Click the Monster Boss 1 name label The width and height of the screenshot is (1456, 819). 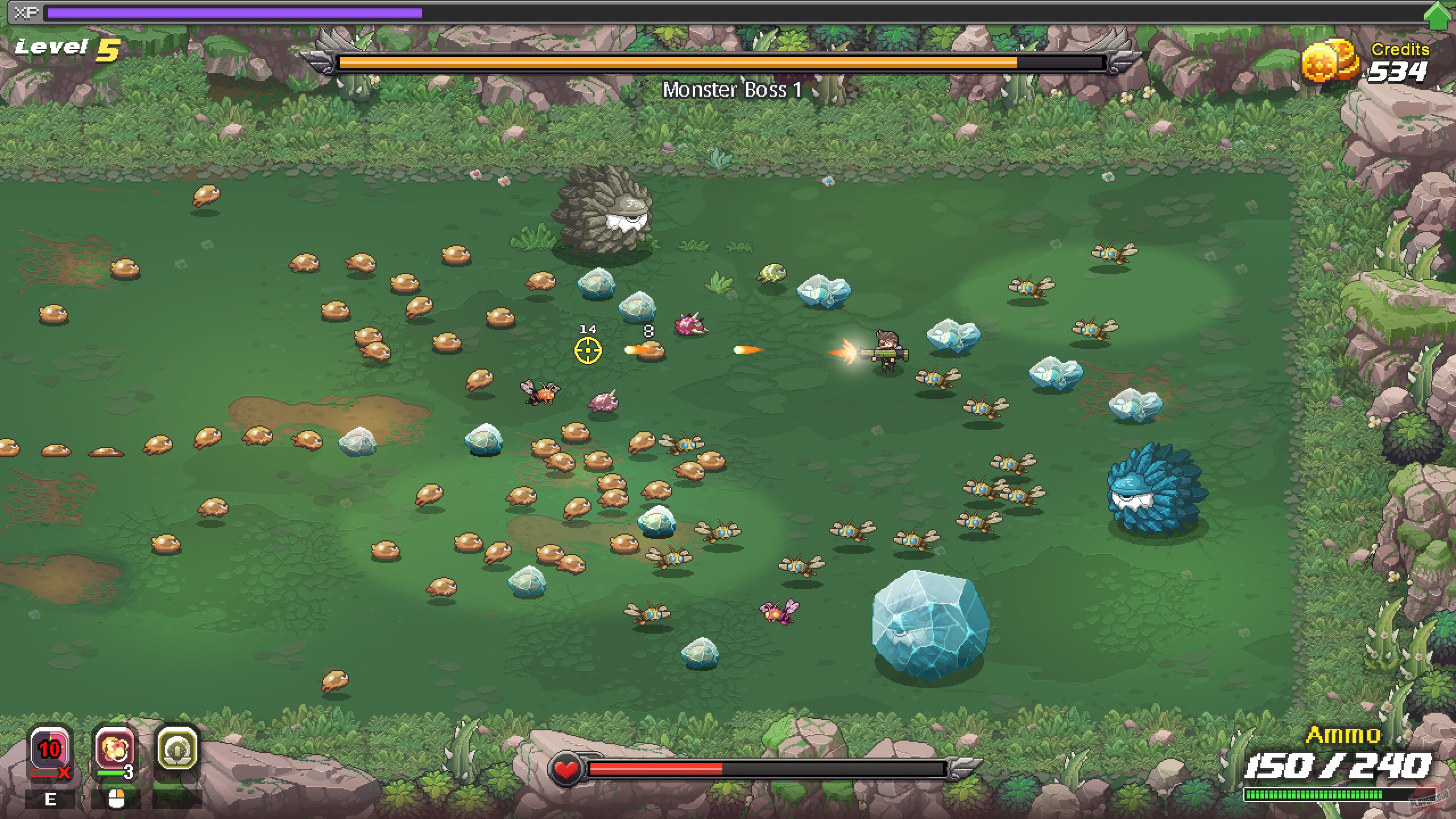pyautogui.click(x=733, y=90)
